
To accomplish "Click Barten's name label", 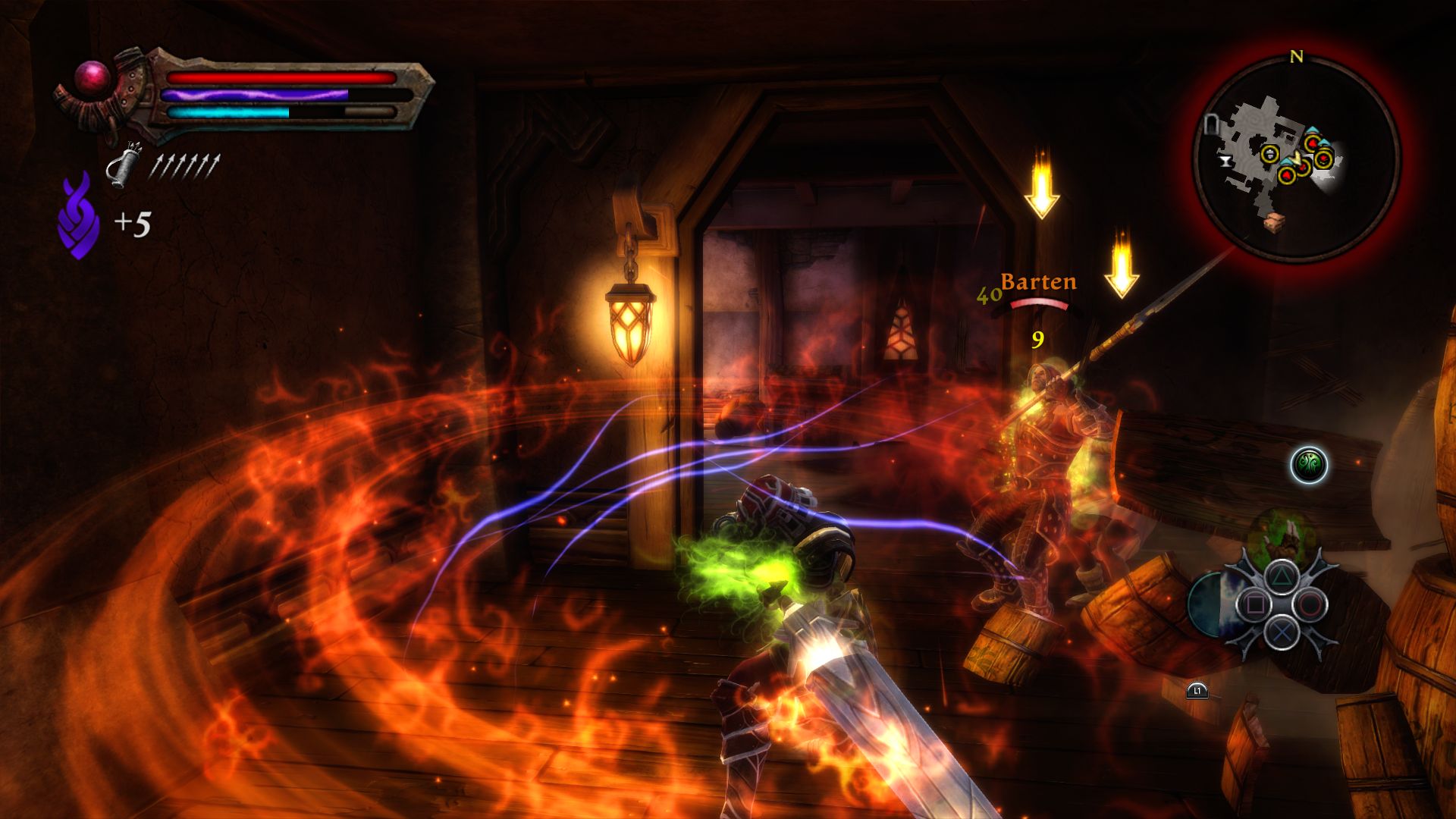I will [1037, 282].
